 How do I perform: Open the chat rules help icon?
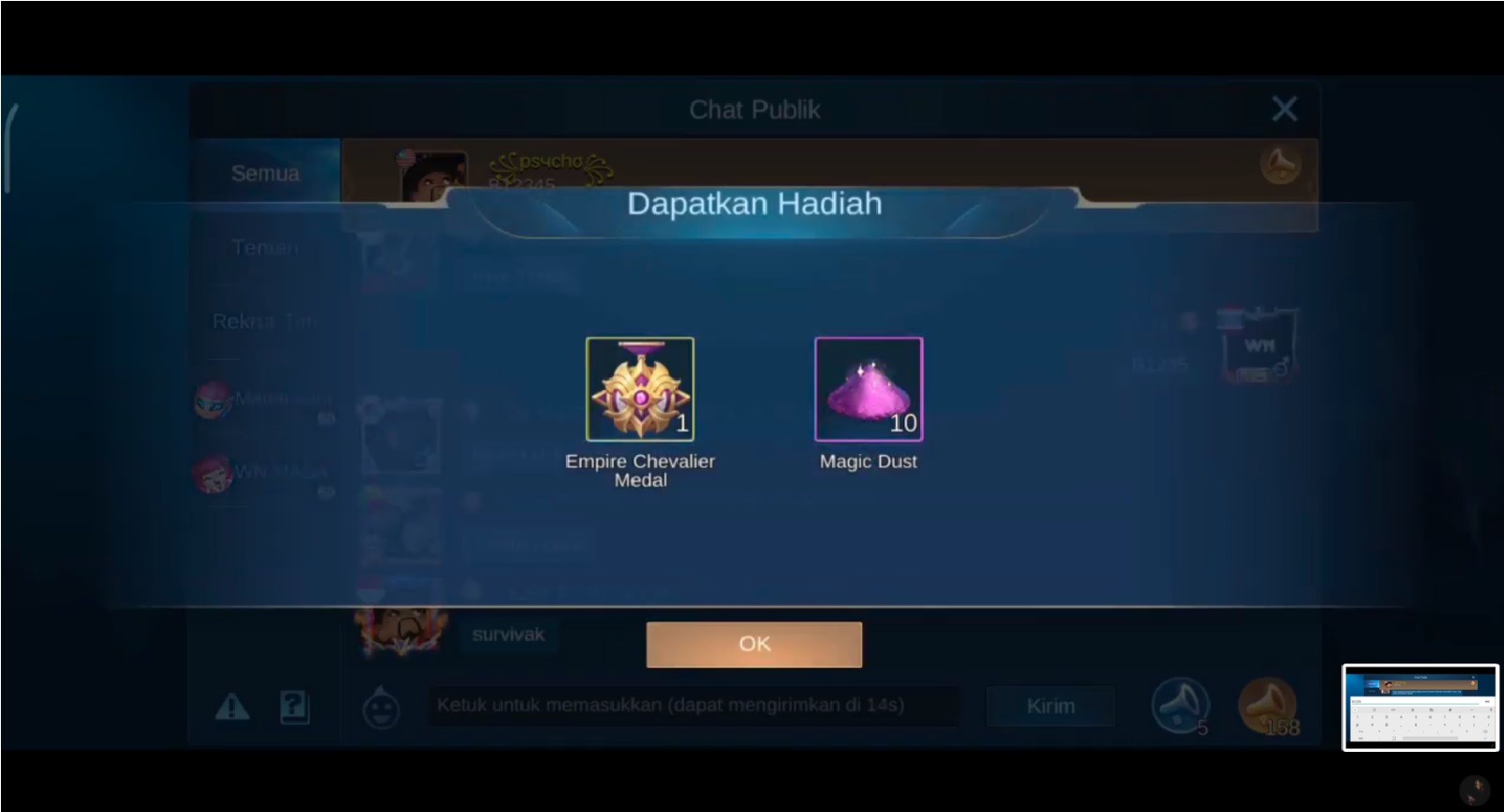(294, 708)
